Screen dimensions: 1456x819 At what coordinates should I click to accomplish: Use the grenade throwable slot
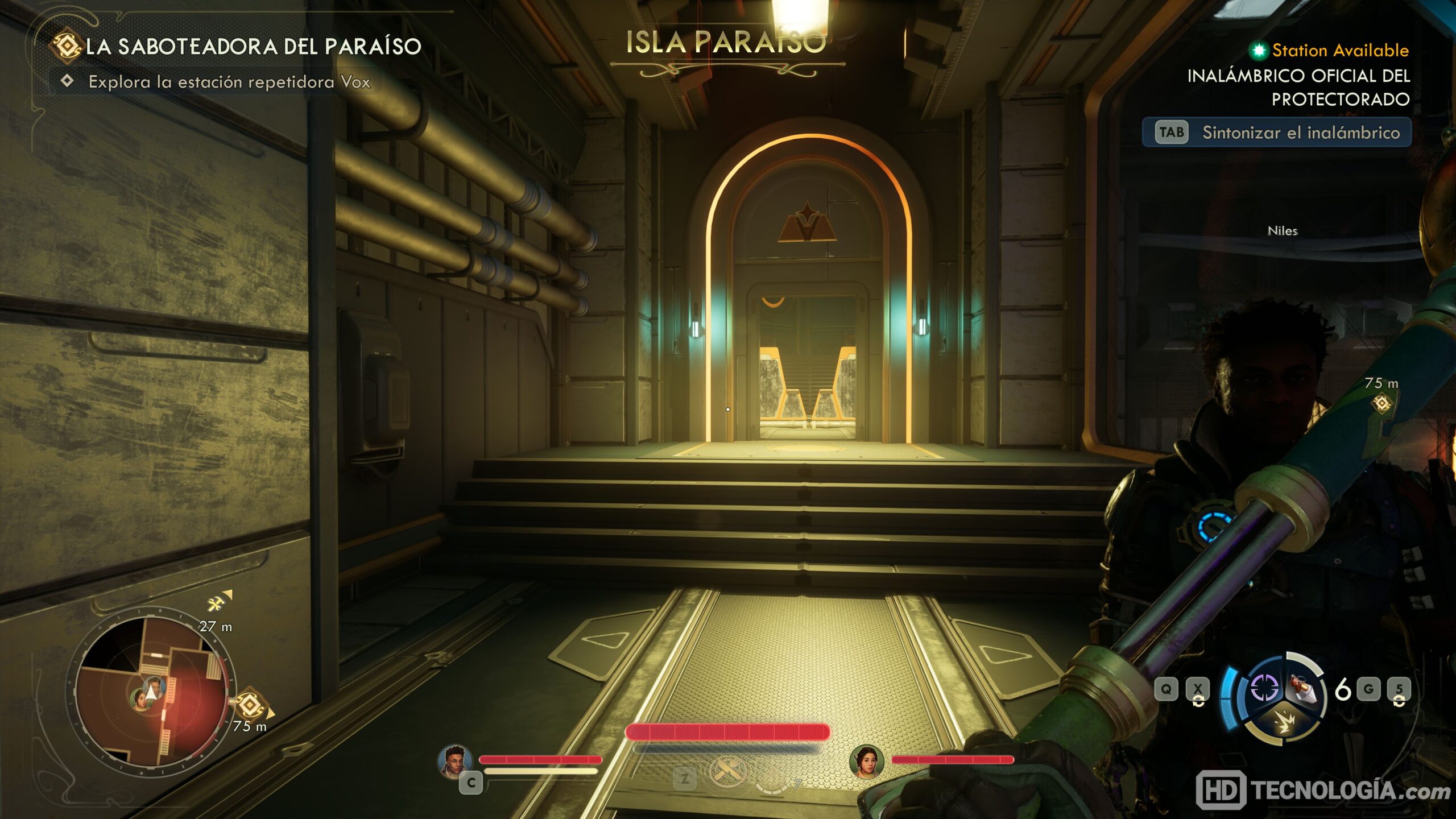[x=1304, y=688]
